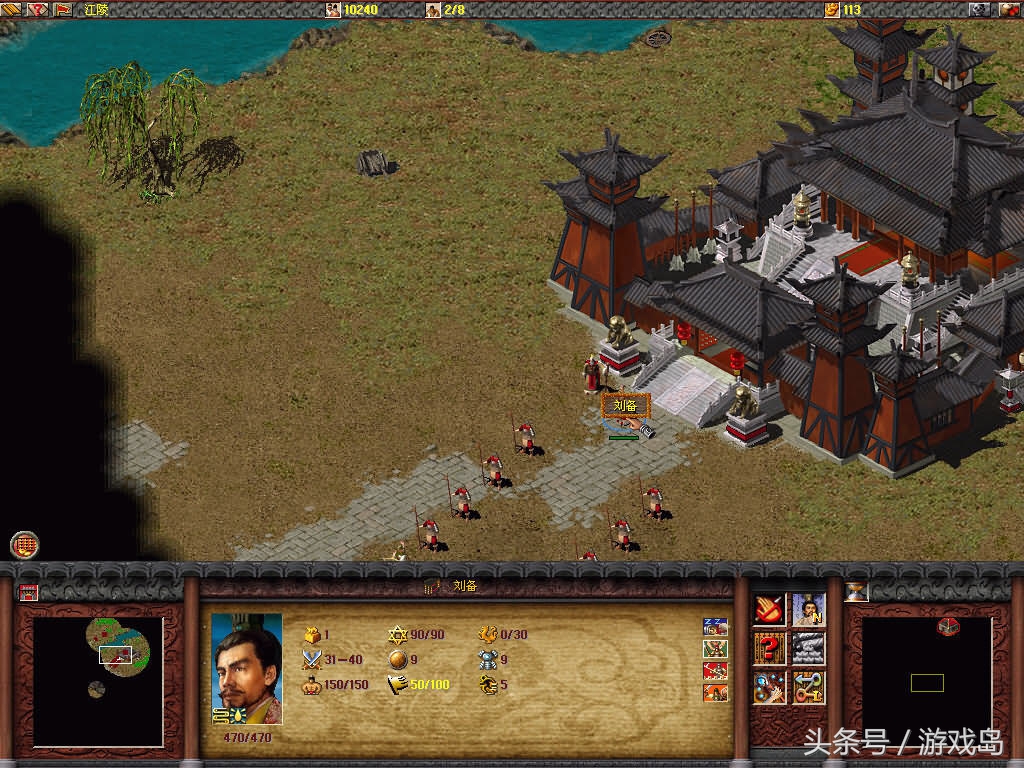The image size is (1024, 768).
Task: Toggle the sleeping ZZ stance icon
Action: (715, 627)
